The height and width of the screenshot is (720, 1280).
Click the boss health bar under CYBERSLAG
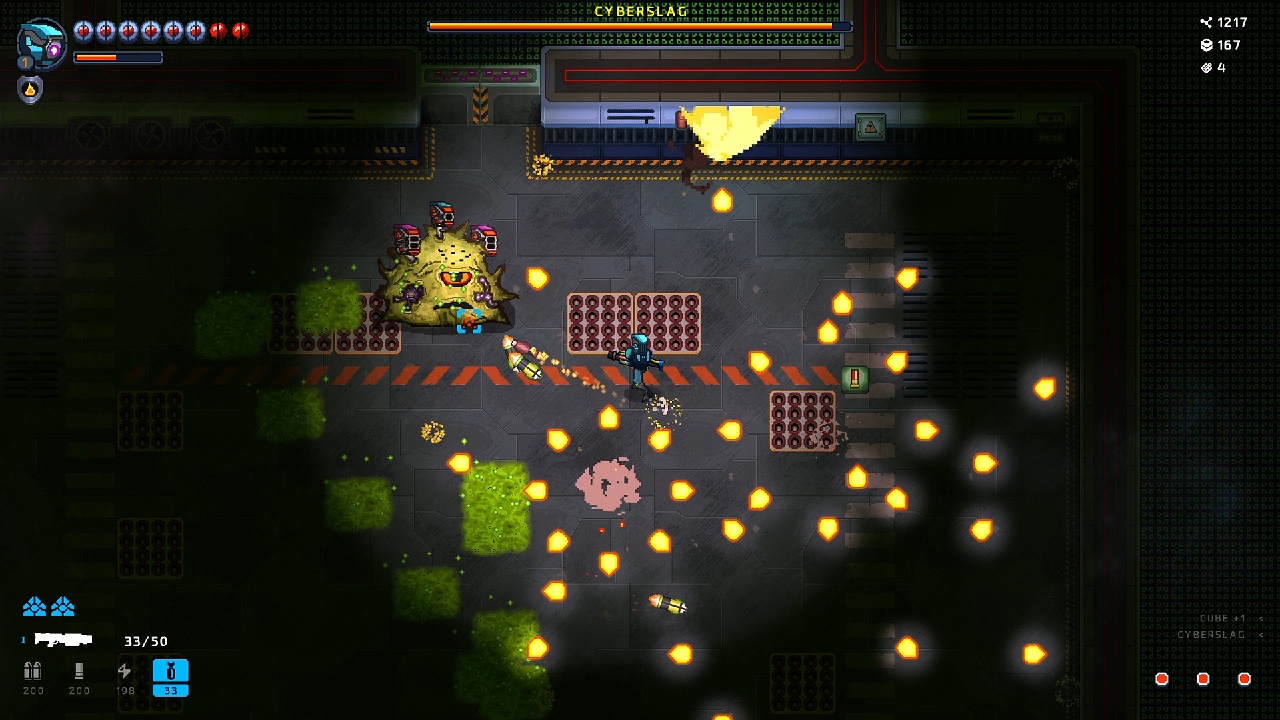click(640, 27)
